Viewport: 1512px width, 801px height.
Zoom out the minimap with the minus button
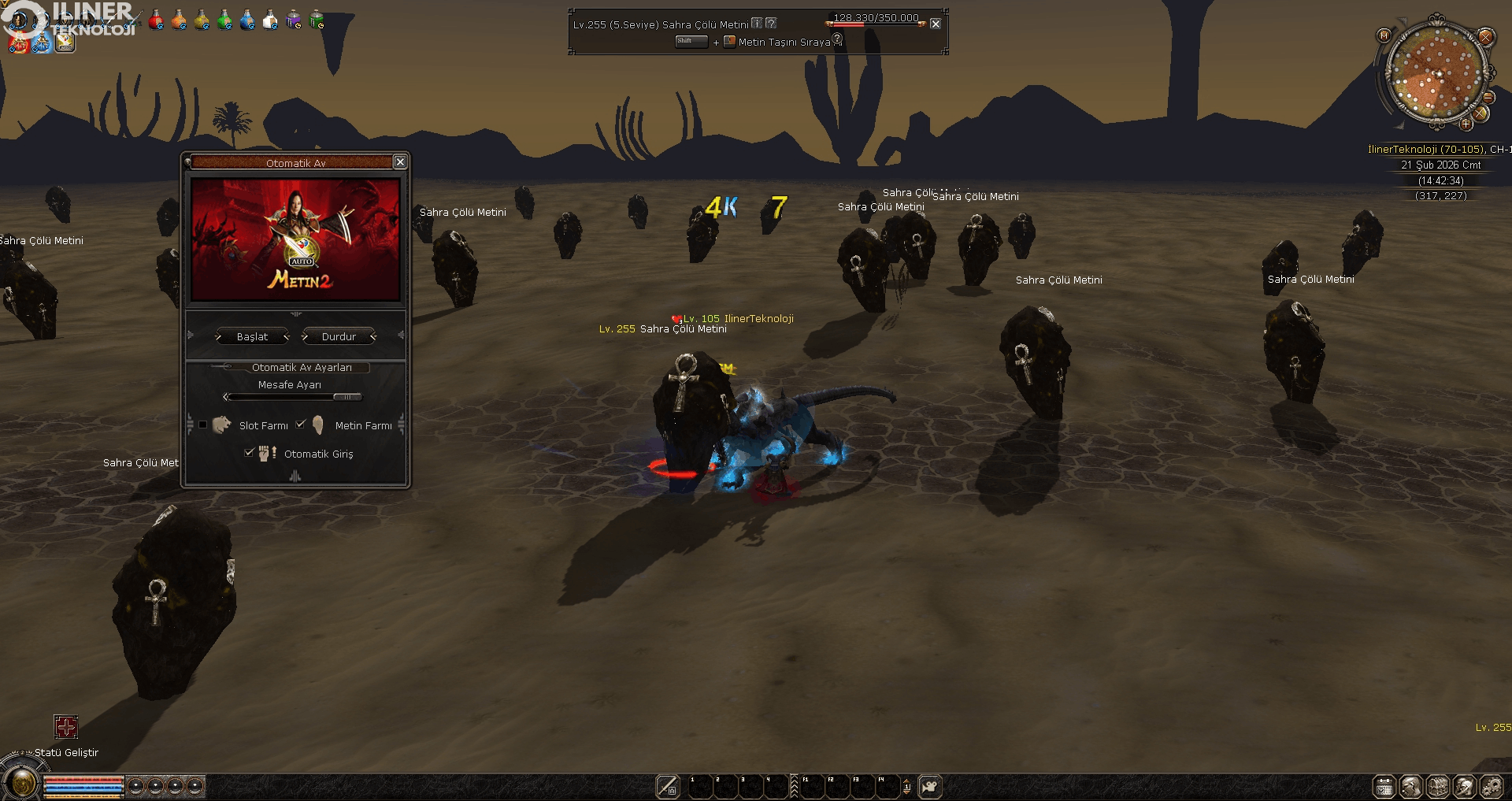1488,97
